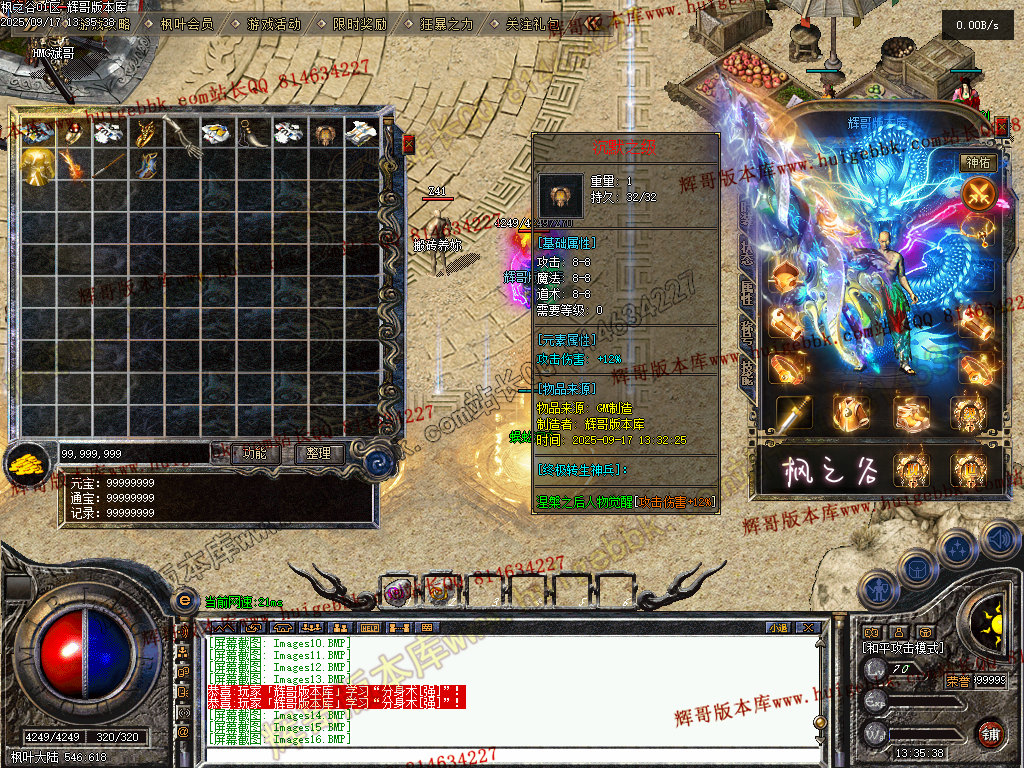The height and width of the screenshot is (768, 1024).
Task: Close the chat window with its X
Action: pyautogui.click(x=809, y=628)
